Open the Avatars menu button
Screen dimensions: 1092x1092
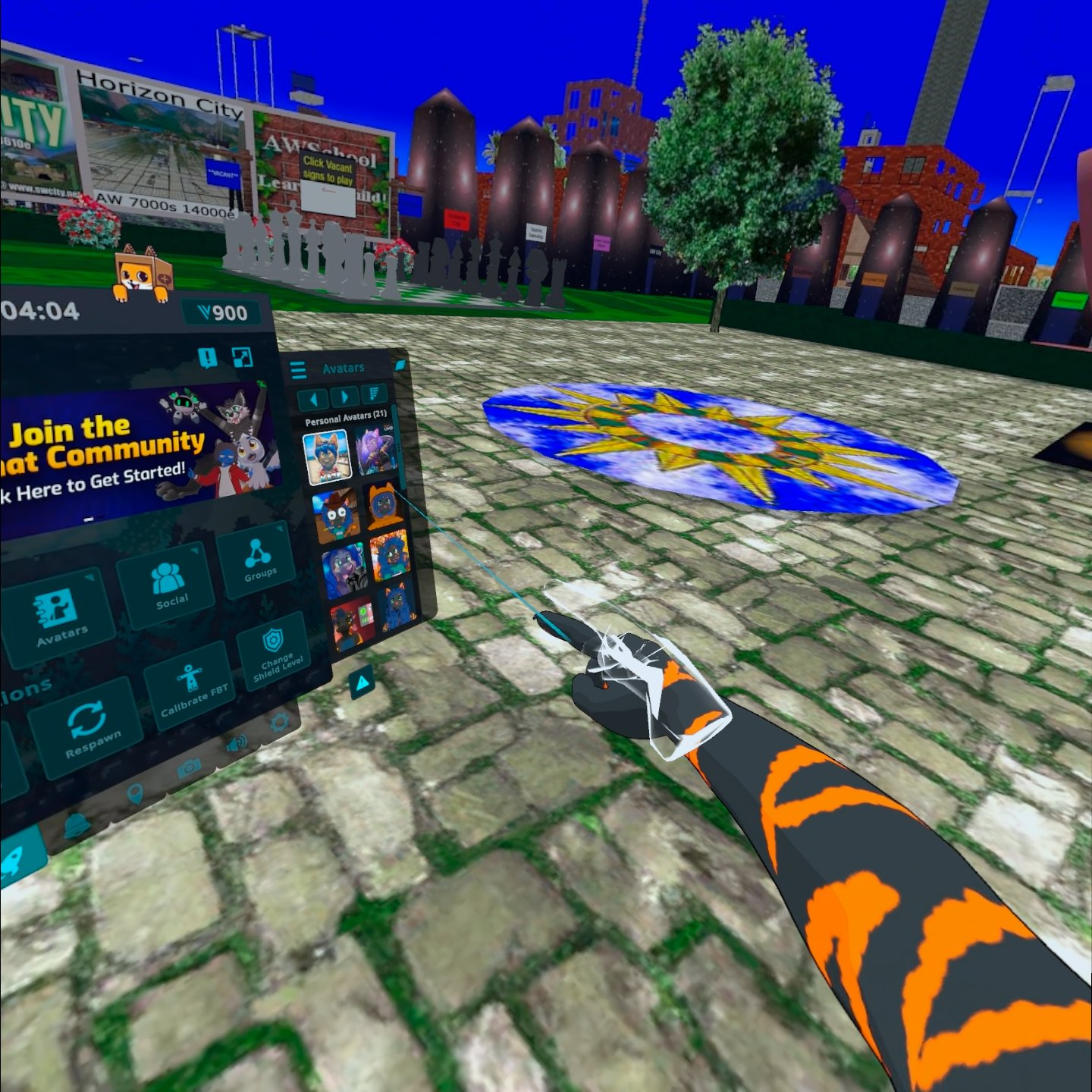pos(61,615)
